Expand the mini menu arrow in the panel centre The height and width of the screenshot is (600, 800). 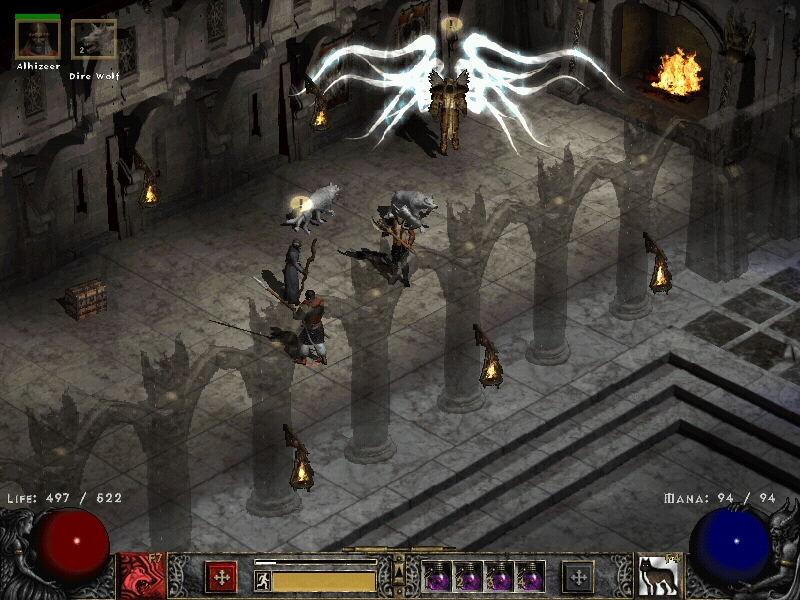[399, 573]
